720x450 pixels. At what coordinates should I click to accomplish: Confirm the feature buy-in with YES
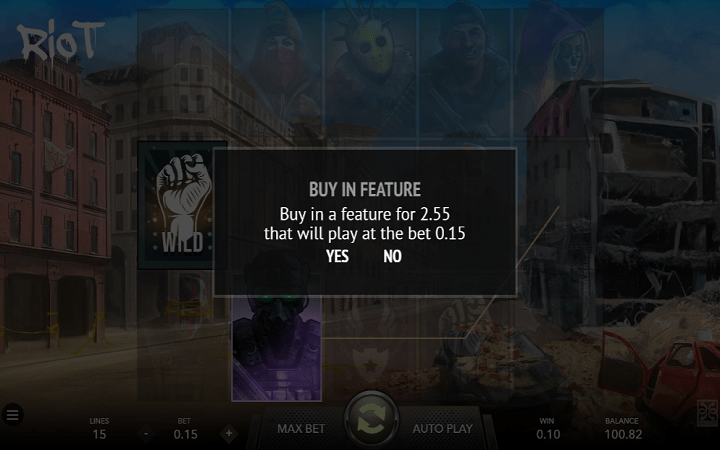coord(337,256)
